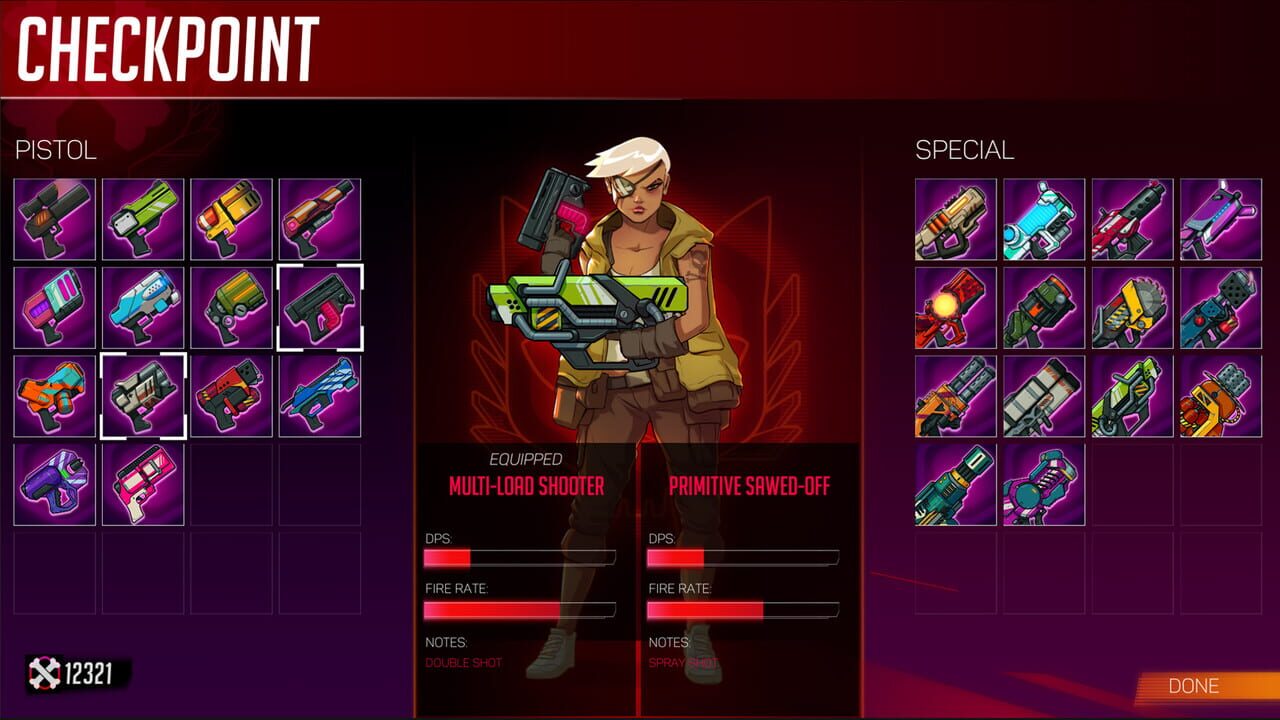
Task: Choose the beige gun with orange coils
Action: 956,220
